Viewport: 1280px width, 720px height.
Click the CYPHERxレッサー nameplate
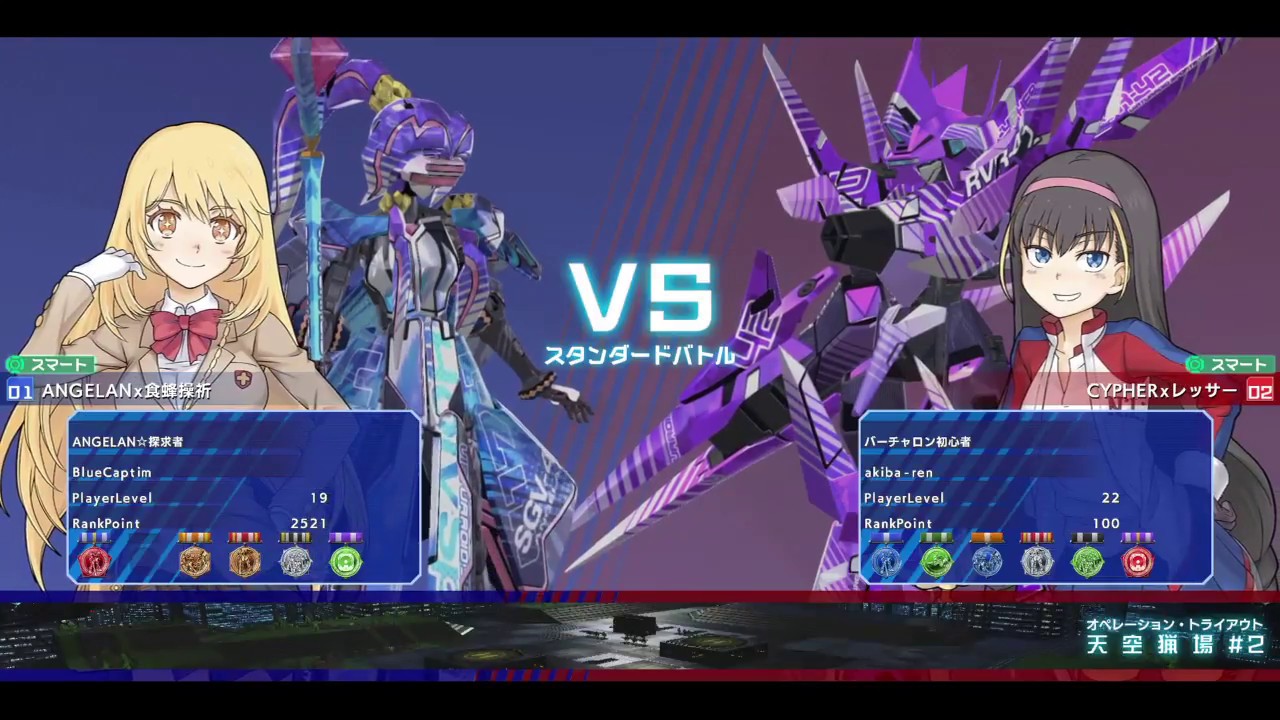point(1160,392)
